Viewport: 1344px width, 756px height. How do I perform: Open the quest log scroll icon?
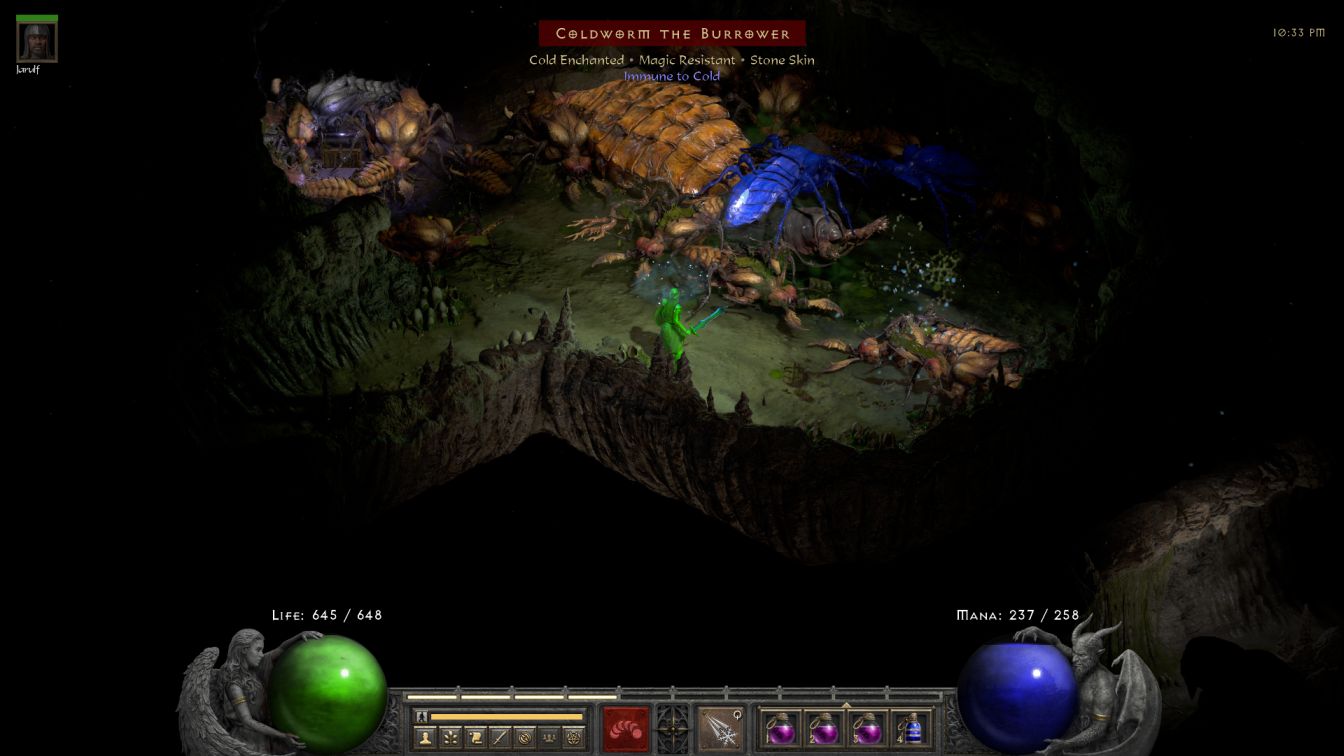click(x=476, y=738)
